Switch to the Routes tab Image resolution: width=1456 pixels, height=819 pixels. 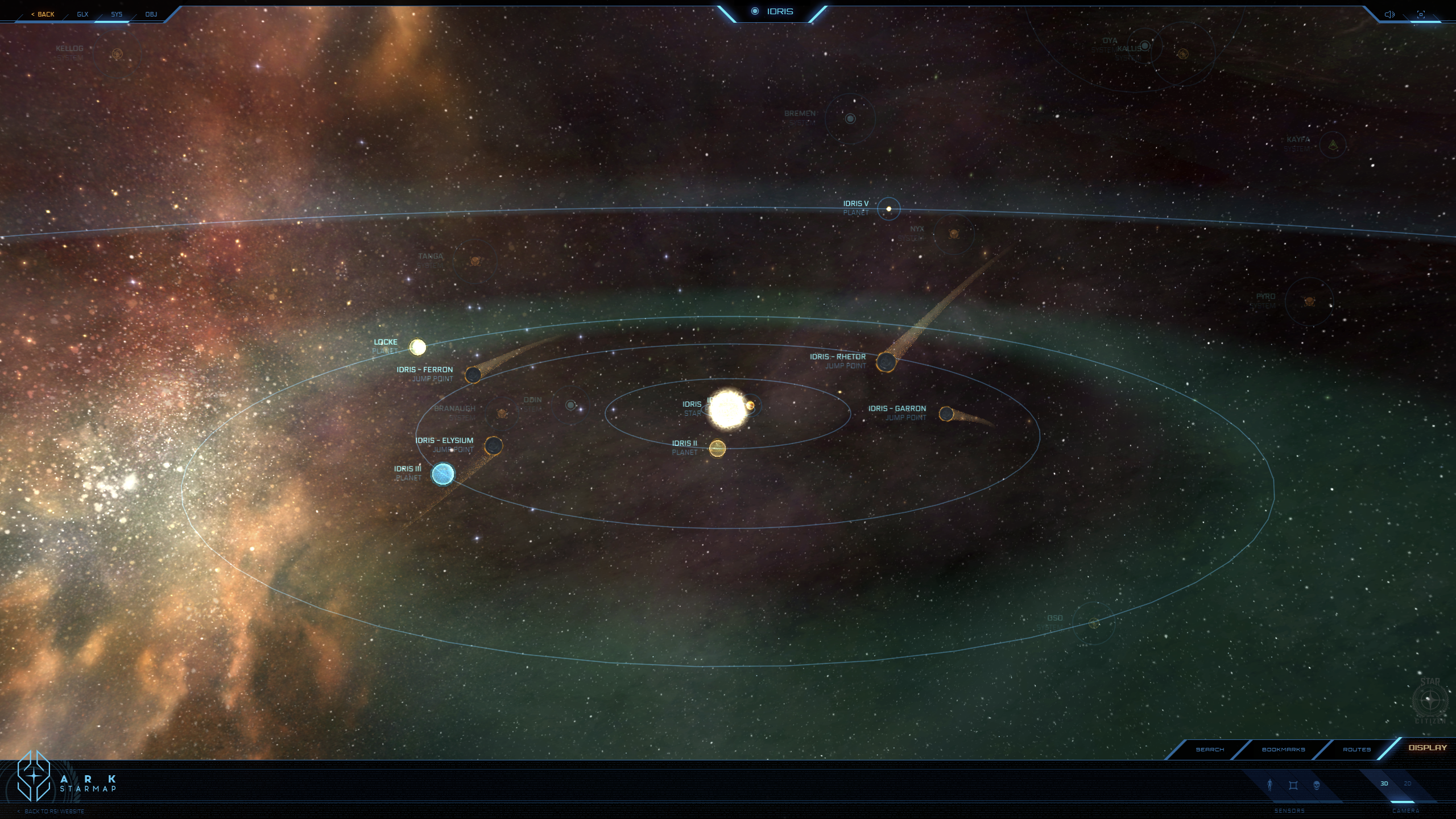tap(1356, 749)
